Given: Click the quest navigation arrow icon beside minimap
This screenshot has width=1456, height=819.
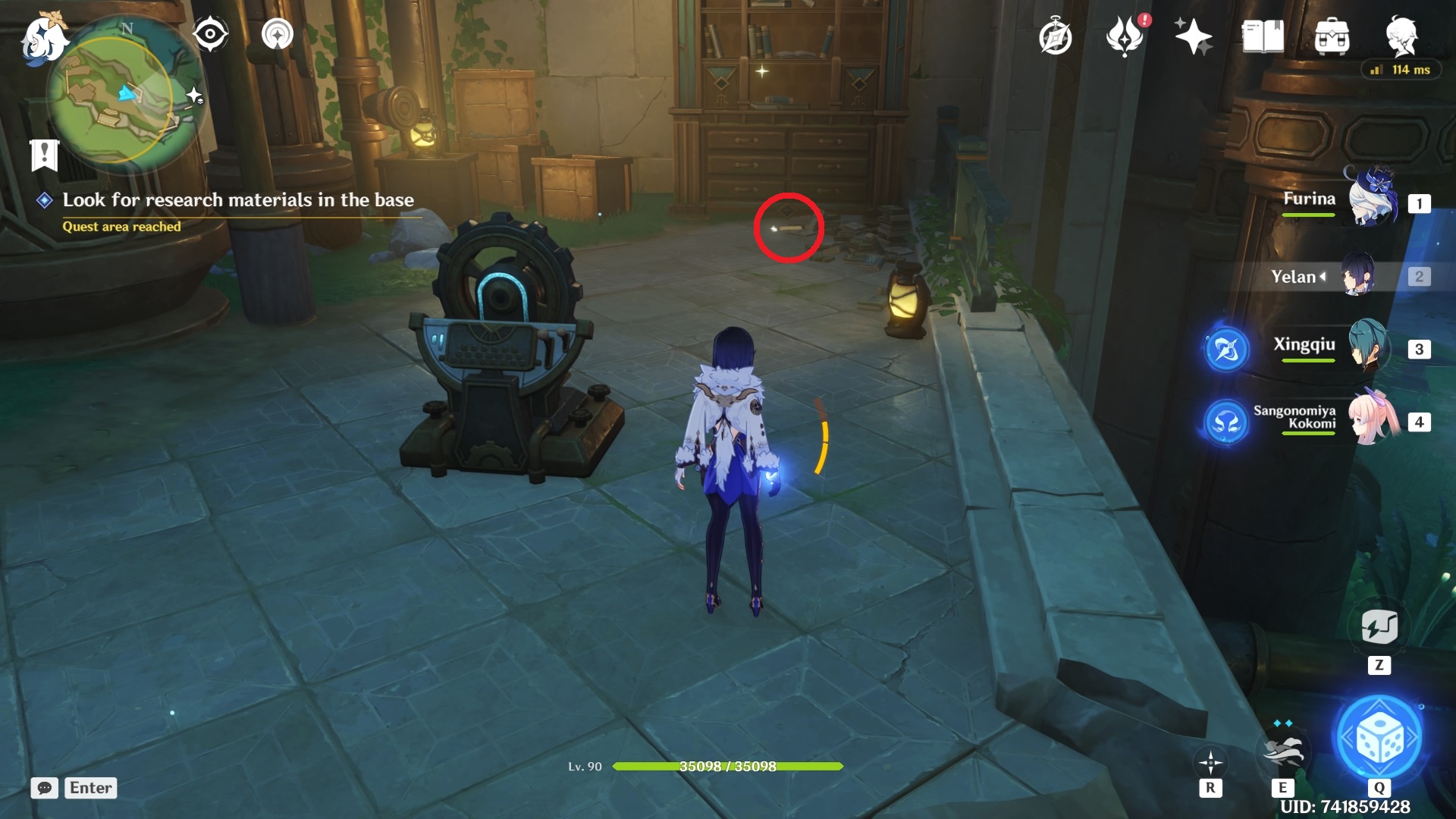Looking at the screenshot, I should coord(276,33).
